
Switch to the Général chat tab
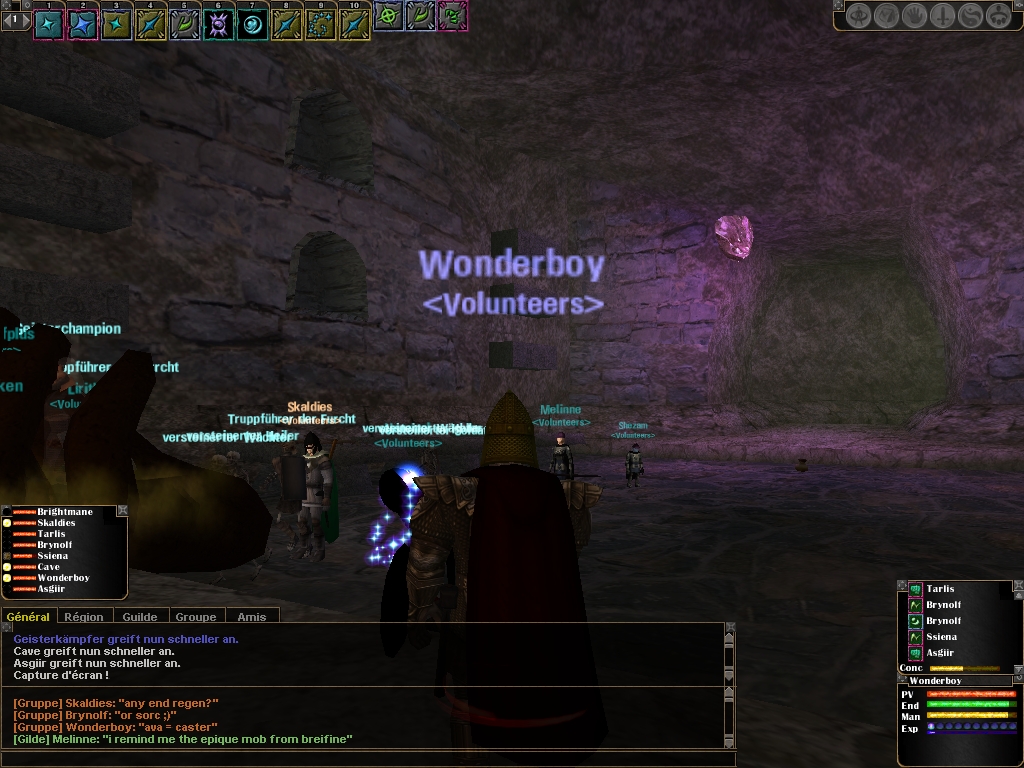pos(28,617)
